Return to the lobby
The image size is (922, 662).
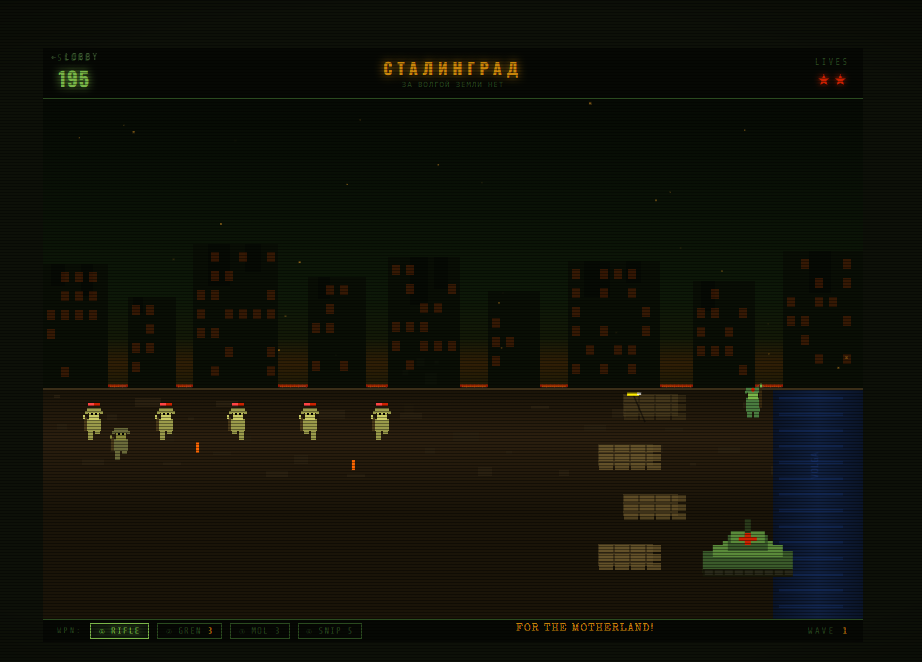click(x=75, y=58)
